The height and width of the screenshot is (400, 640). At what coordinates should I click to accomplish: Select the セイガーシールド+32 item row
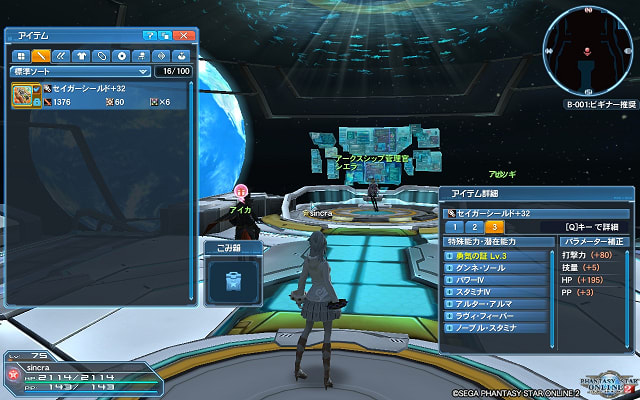tap(100, 95)
